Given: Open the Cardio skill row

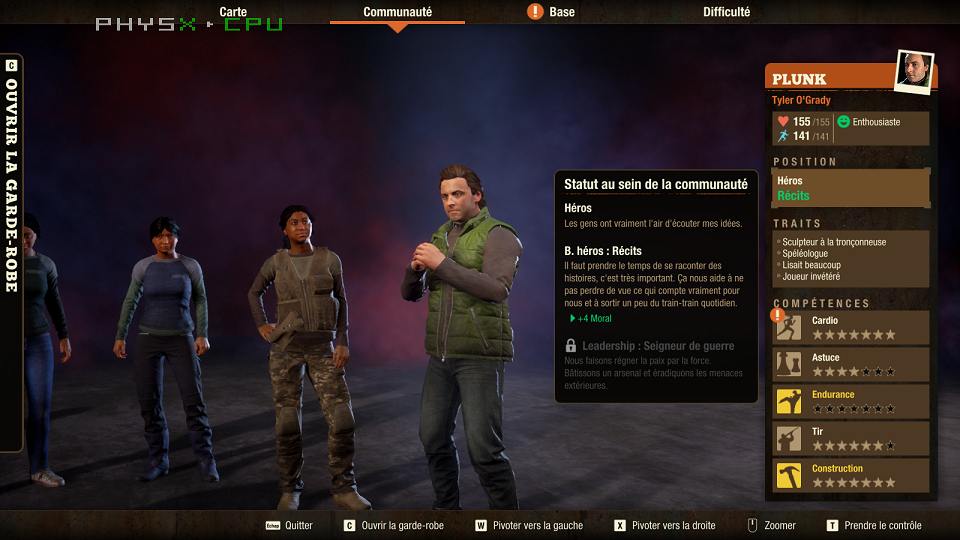Looking at the screenshot, I should [851, 327].
